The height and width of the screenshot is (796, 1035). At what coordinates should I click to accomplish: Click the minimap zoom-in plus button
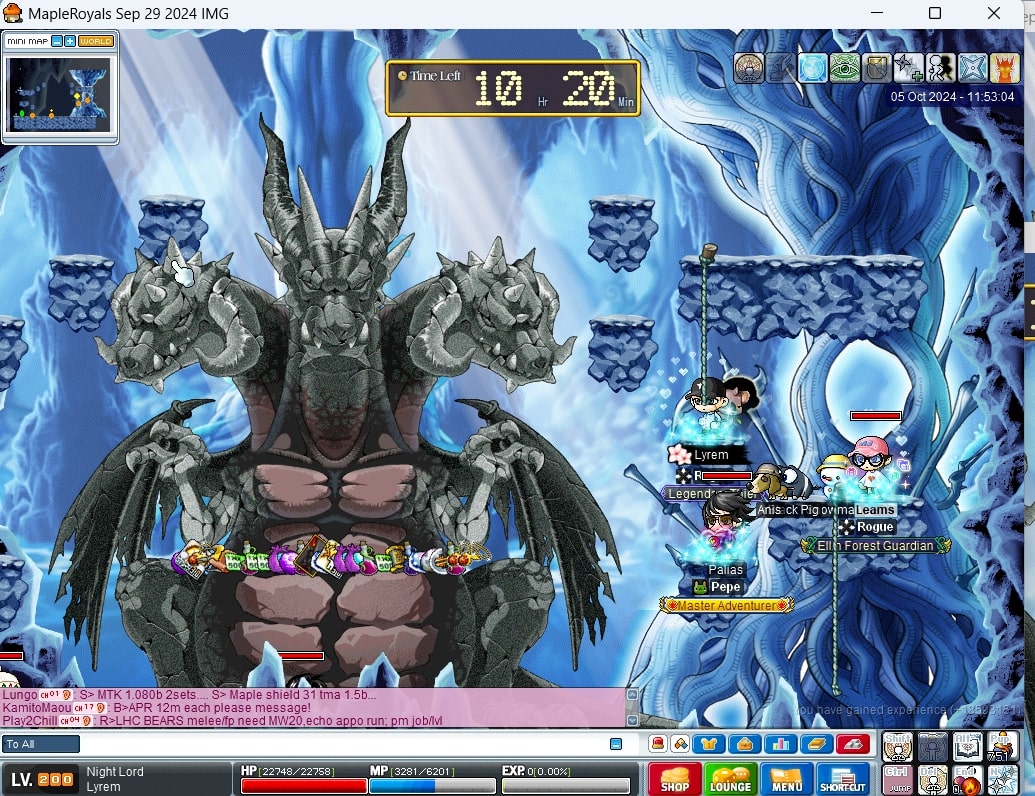point(70,41)
